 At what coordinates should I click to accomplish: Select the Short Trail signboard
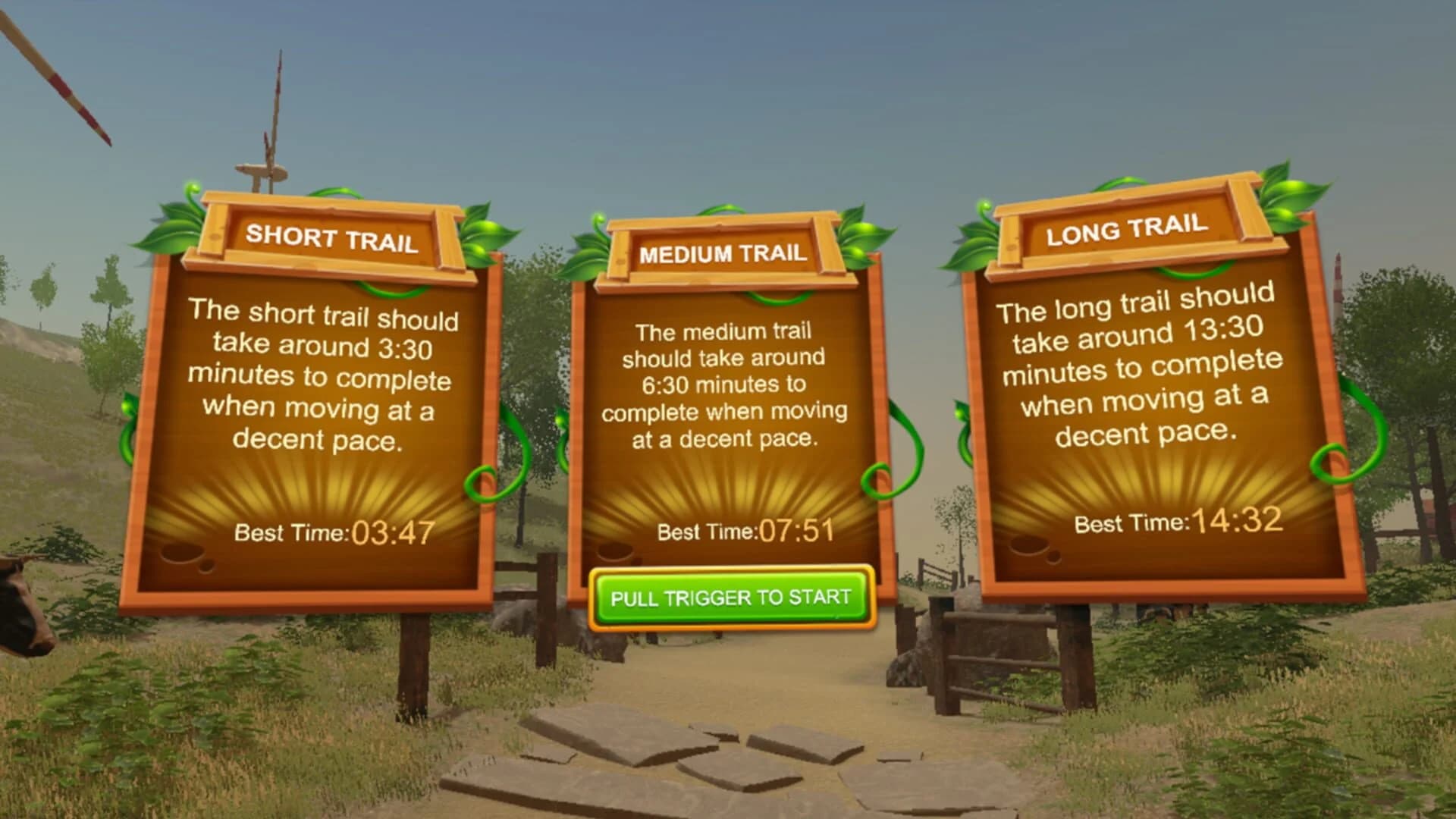(x=318, y=394)
